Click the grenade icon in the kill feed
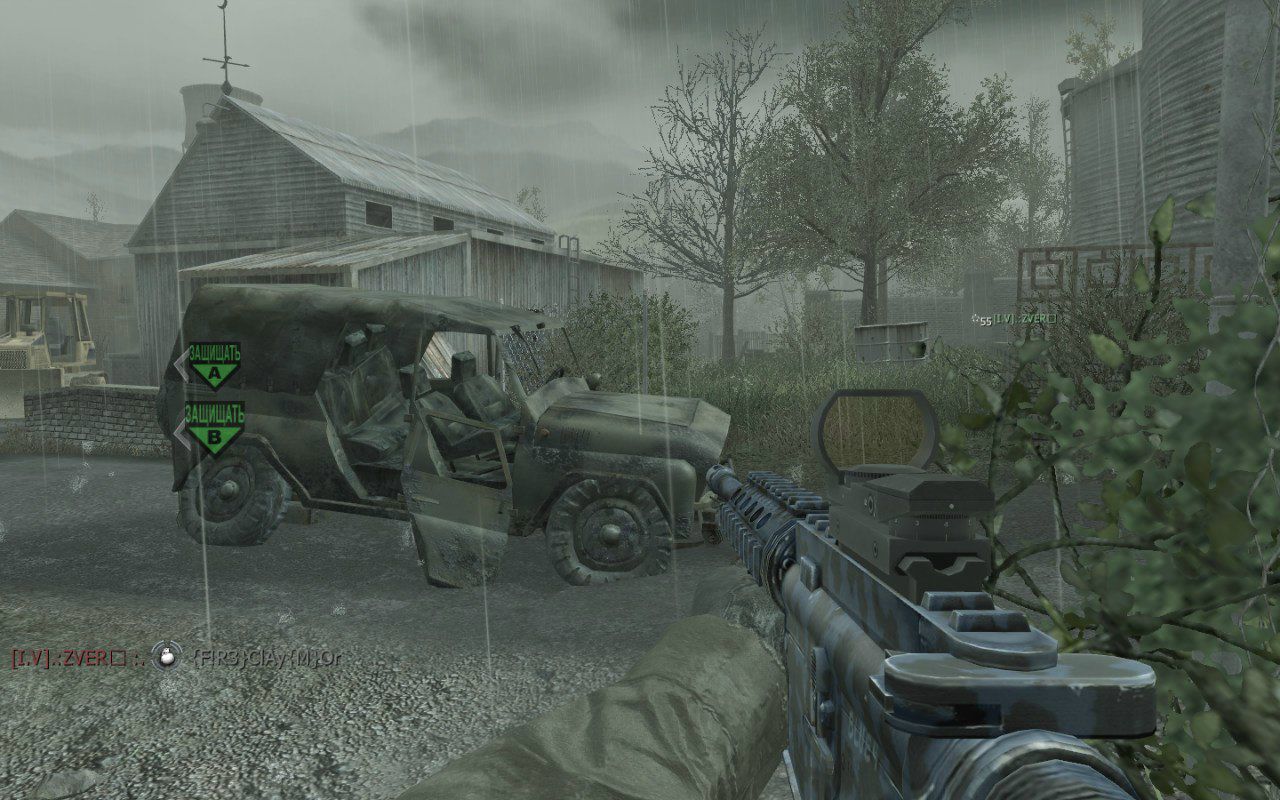 [x=166, y=656]
